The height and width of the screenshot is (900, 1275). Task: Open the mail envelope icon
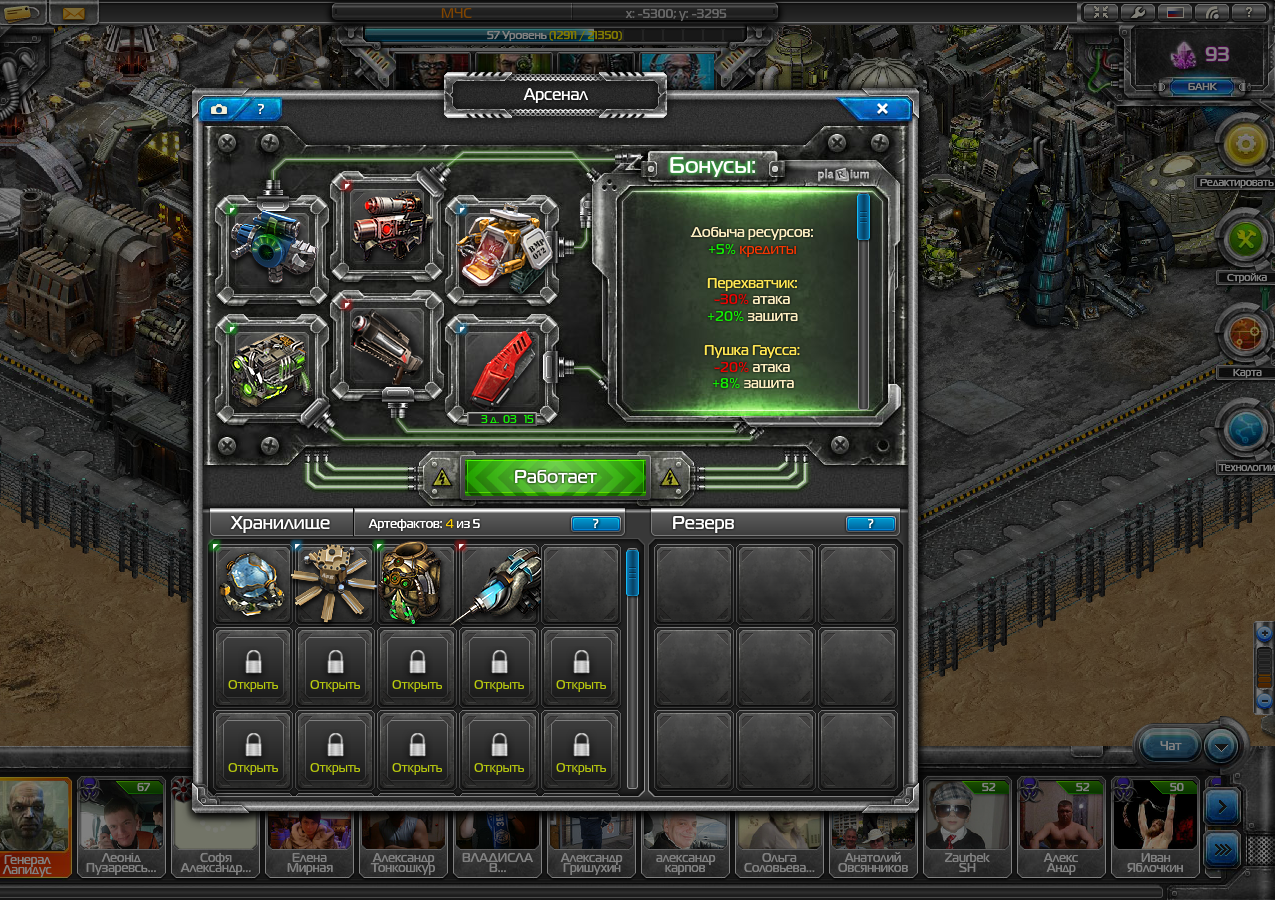pos(73,14)
